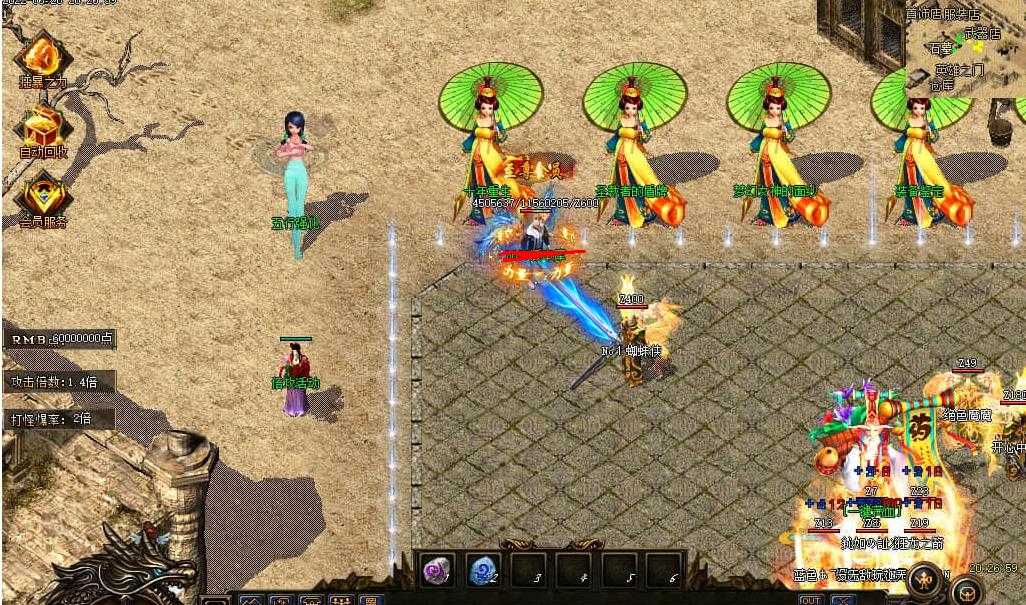Use the purple stone in hotbar slot 1
The height and width of the screenshot is (605, 1026).
436,570
